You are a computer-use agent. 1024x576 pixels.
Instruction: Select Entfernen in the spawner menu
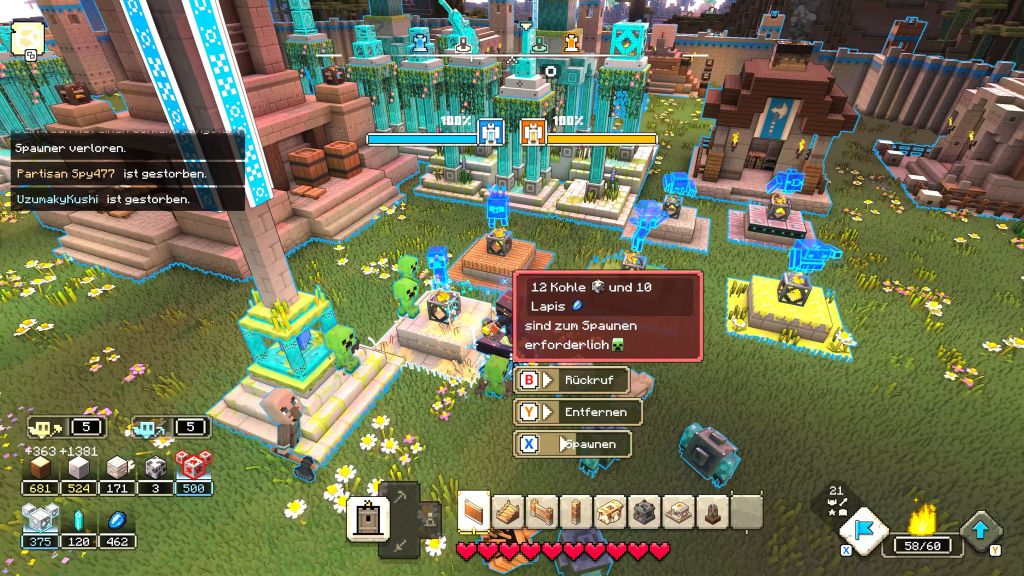point(577,412)
